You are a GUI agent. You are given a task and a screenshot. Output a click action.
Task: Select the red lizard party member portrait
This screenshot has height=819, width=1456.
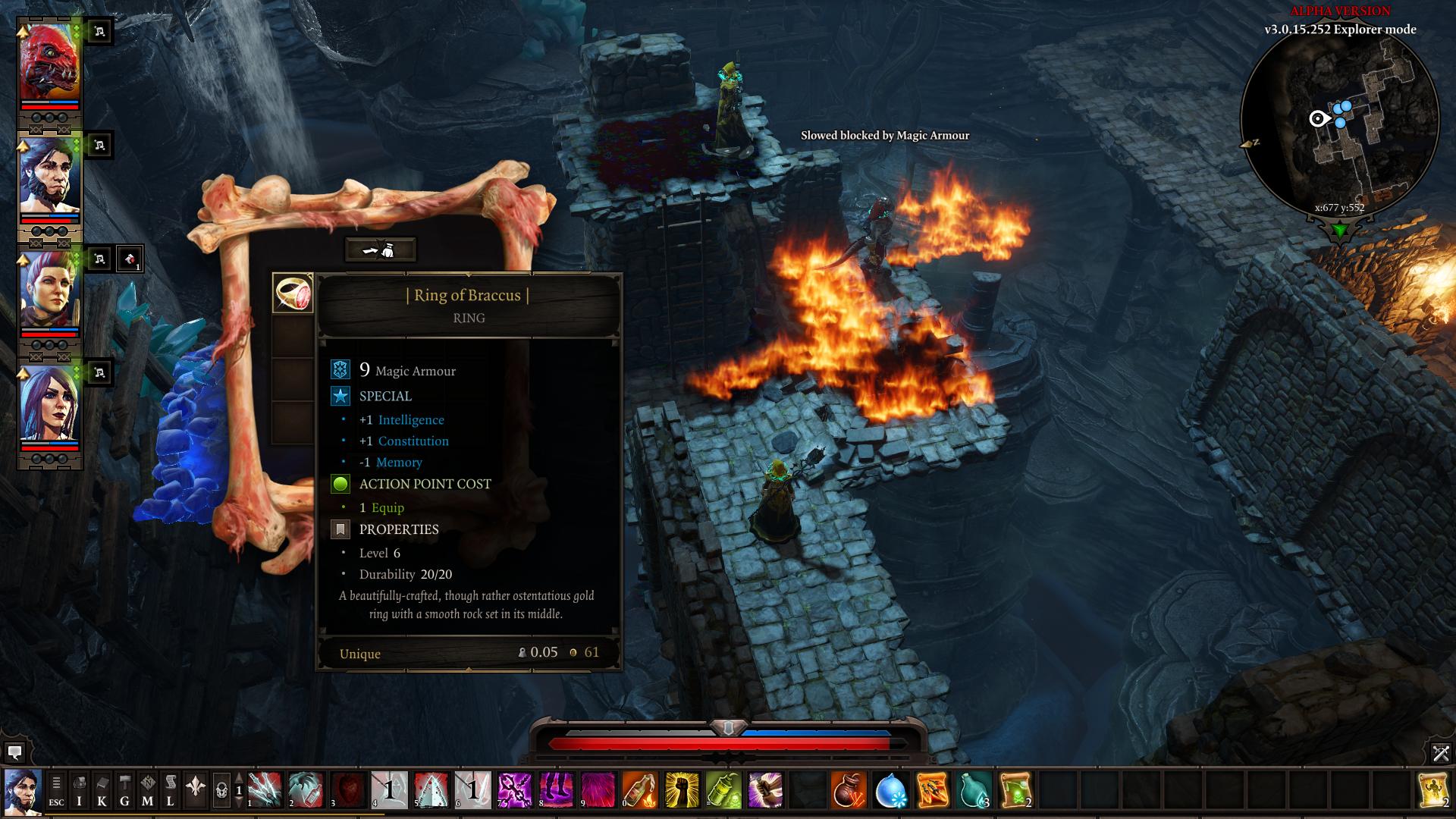point(49,63)
